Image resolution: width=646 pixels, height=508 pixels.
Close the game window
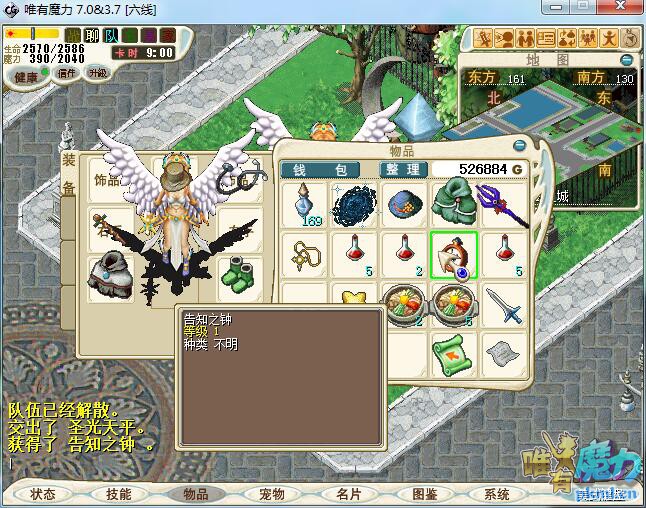[620, 8]
